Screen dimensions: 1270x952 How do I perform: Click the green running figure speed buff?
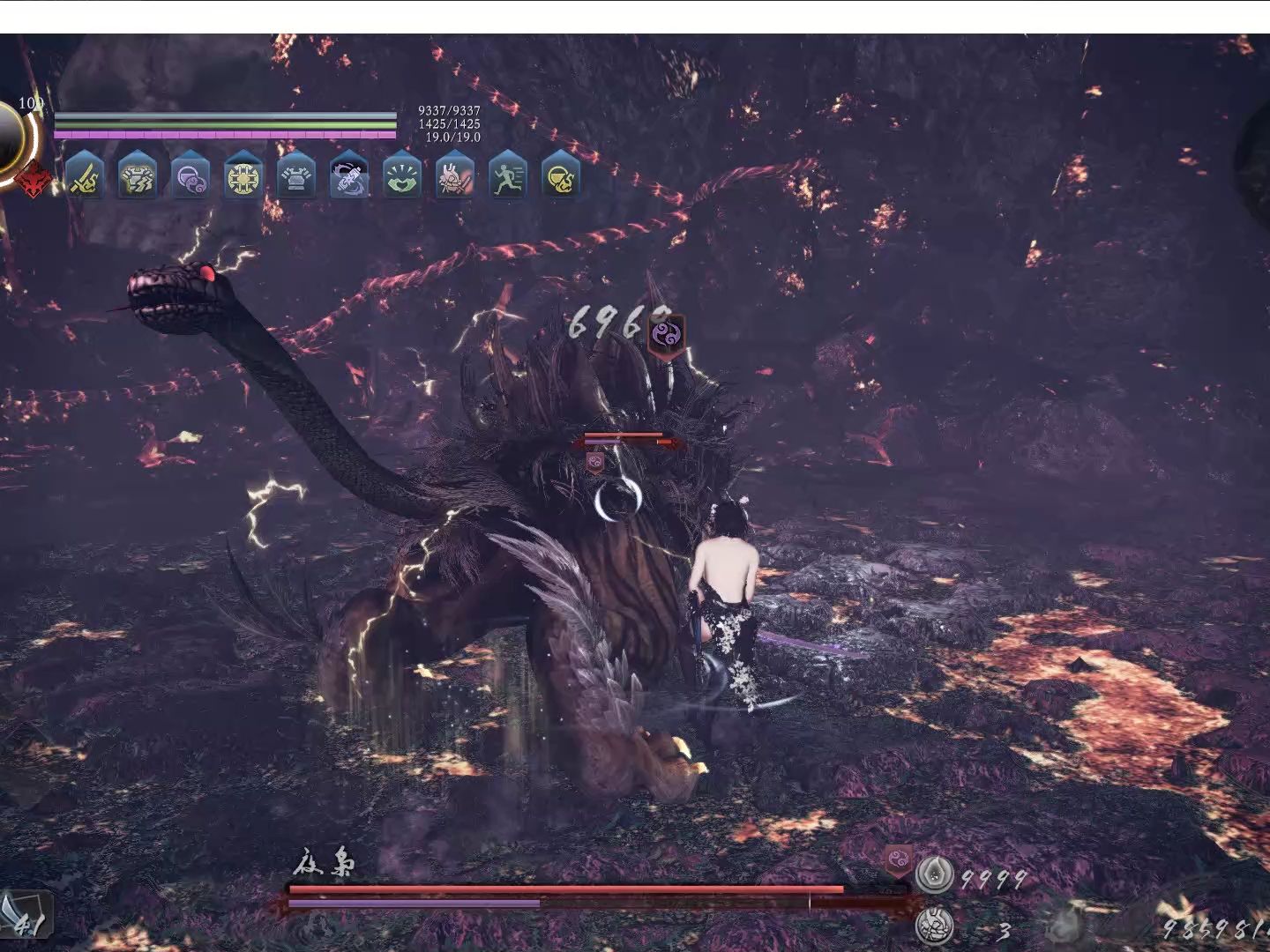click(x=508, y=175)
